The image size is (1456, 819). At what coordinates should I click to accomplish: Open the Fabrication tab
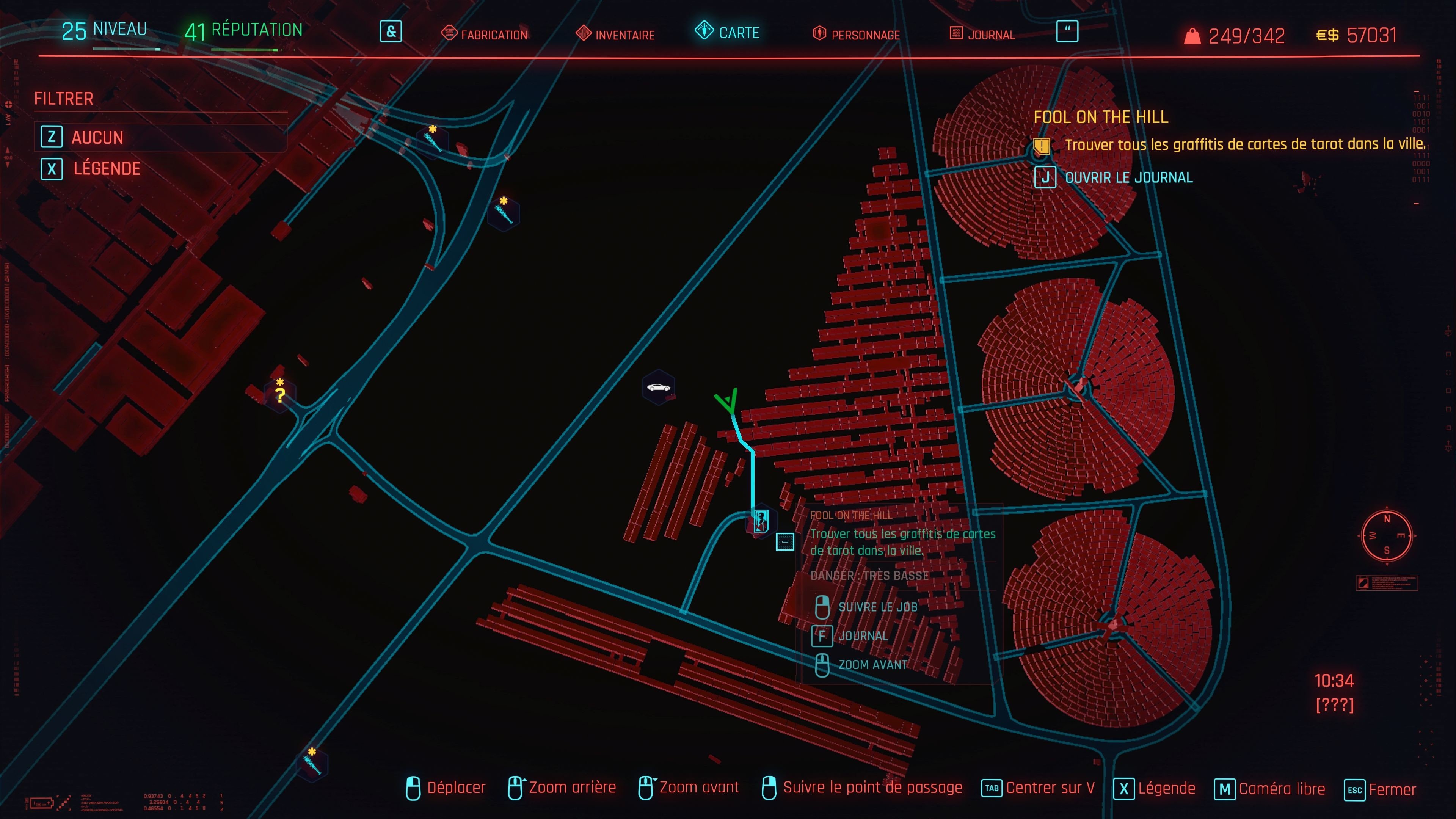485,34
